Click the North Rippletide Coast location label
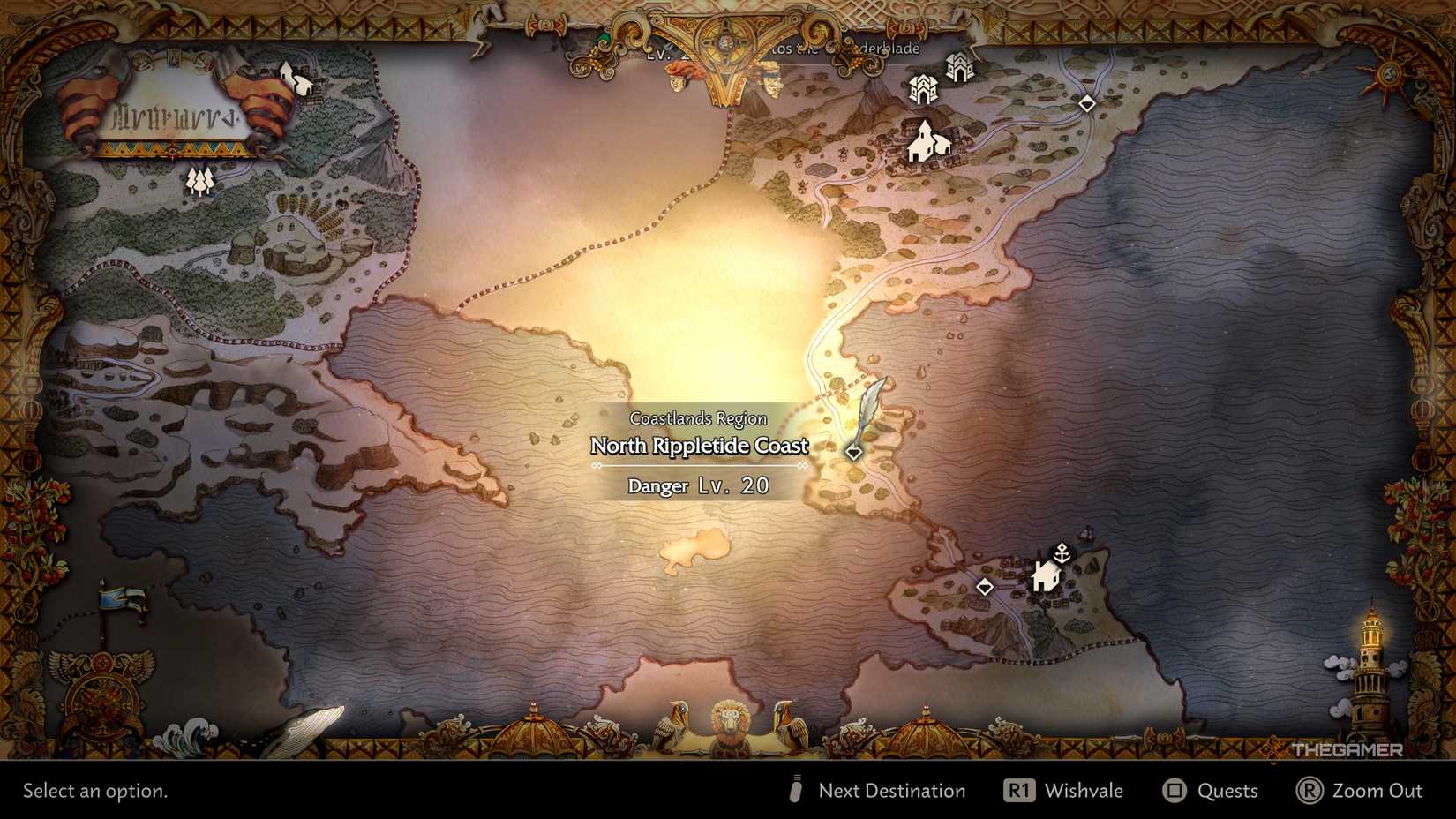The image size is (1456, 819). coord(700,447)
